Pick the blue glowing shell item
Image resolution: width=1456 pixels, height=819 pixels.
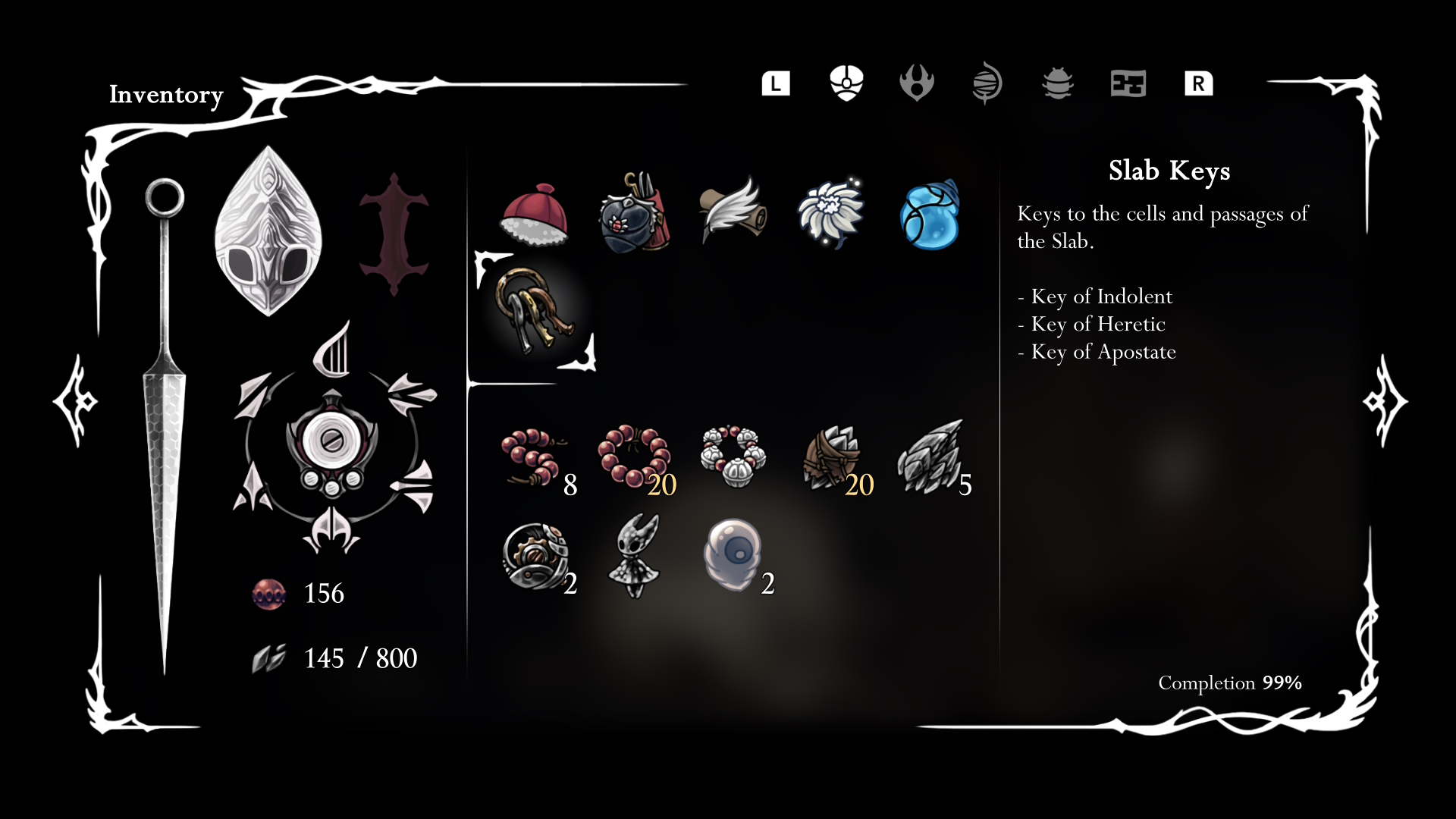click(x=930, y=215)
